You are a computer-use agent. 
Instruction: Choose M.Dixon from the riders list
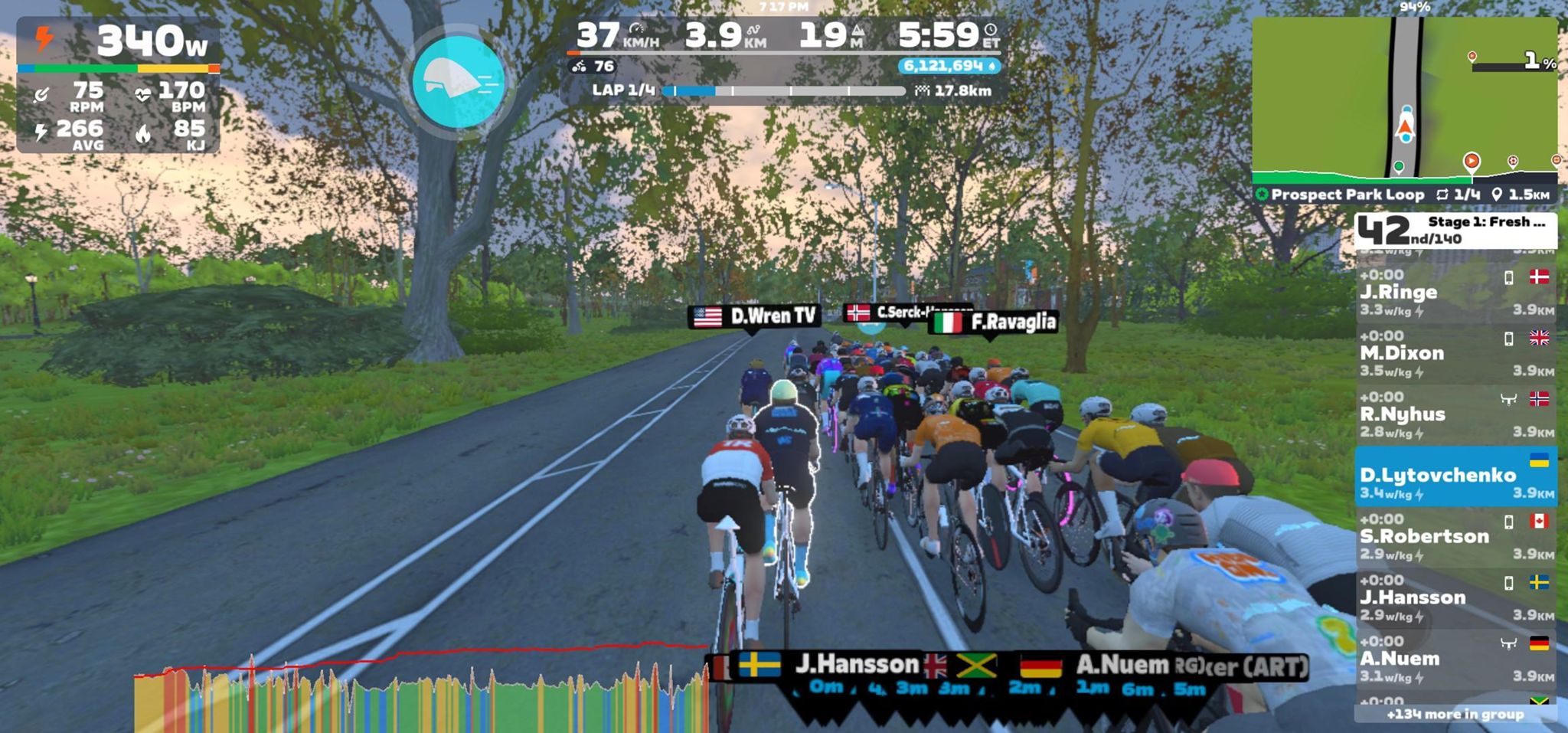(1455, 354)
